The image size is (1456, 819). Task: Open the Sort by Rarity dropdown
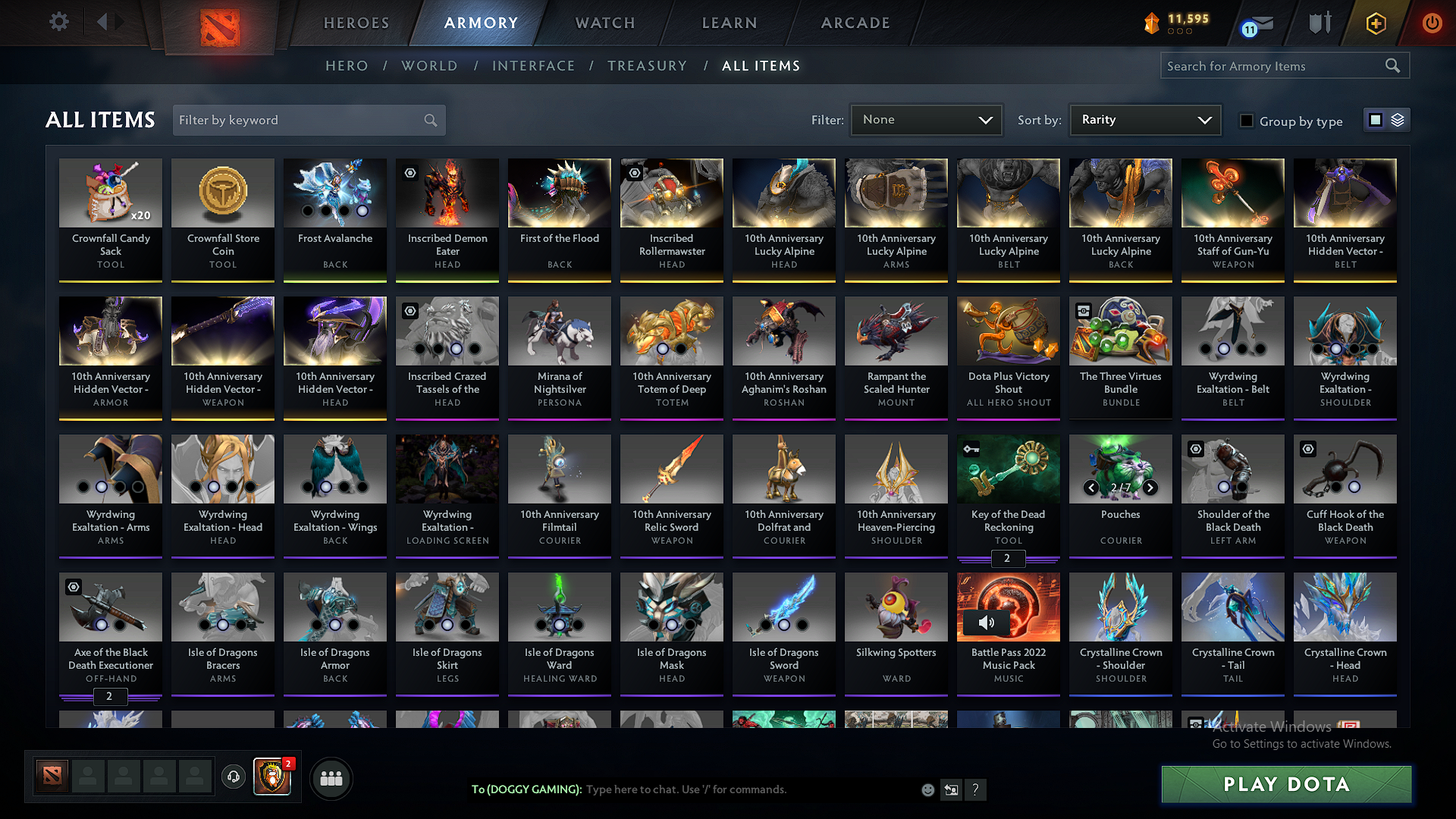1144,119
